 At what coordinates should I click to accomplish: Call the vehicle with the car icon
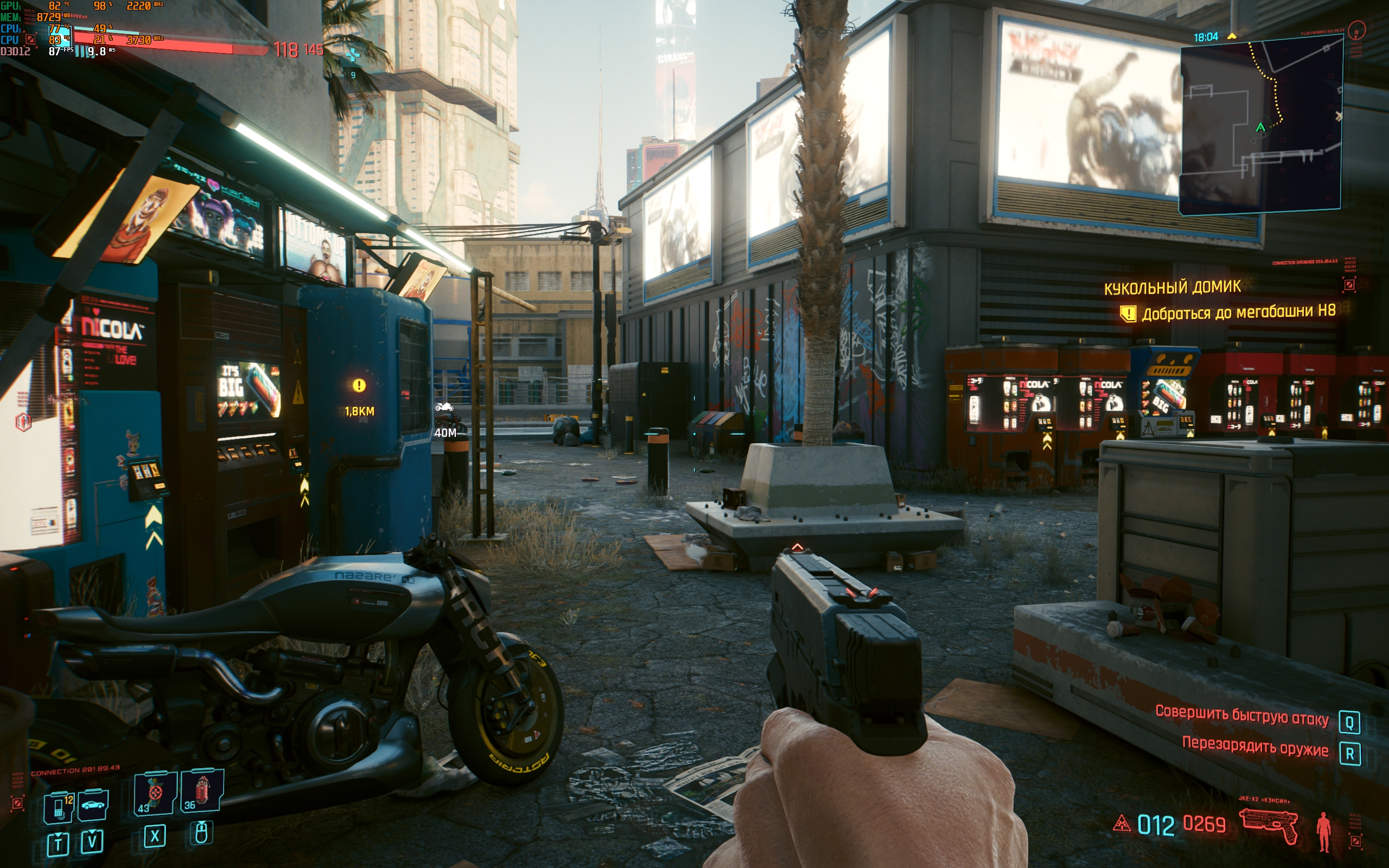coord(93,805)
